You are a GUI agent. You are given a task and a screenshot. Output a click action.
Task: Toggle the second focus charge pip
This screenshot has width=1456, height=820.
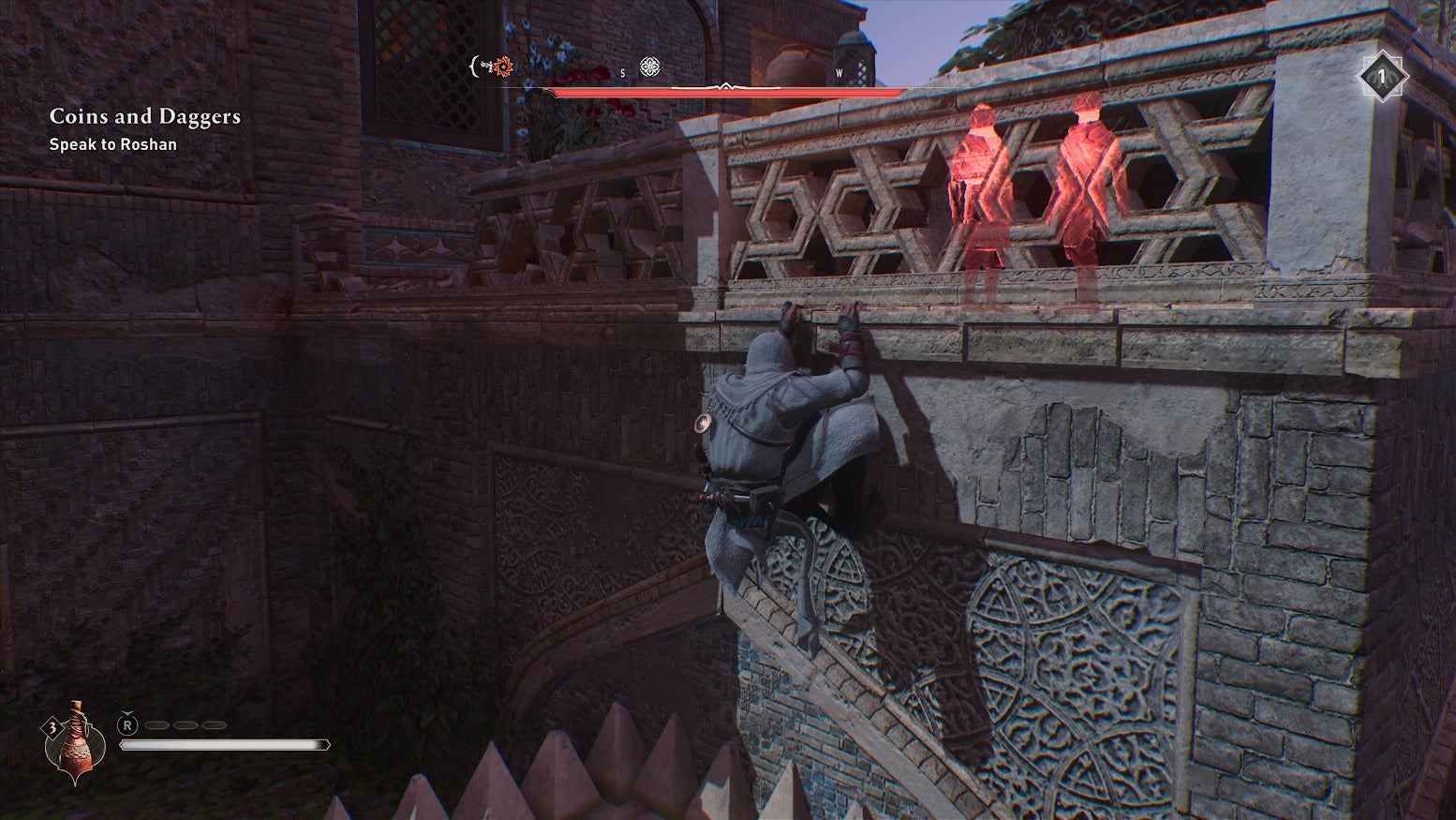click(186, 724)
